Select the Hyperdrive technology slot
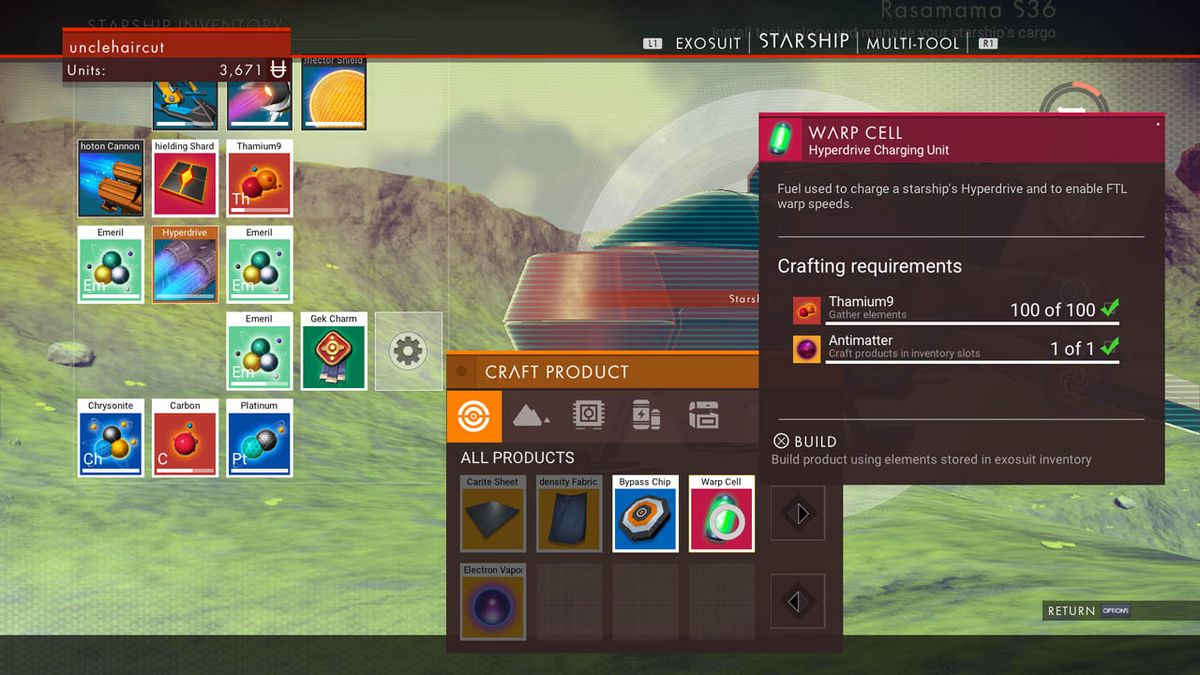1200x675 pixels. pos(185,264)
